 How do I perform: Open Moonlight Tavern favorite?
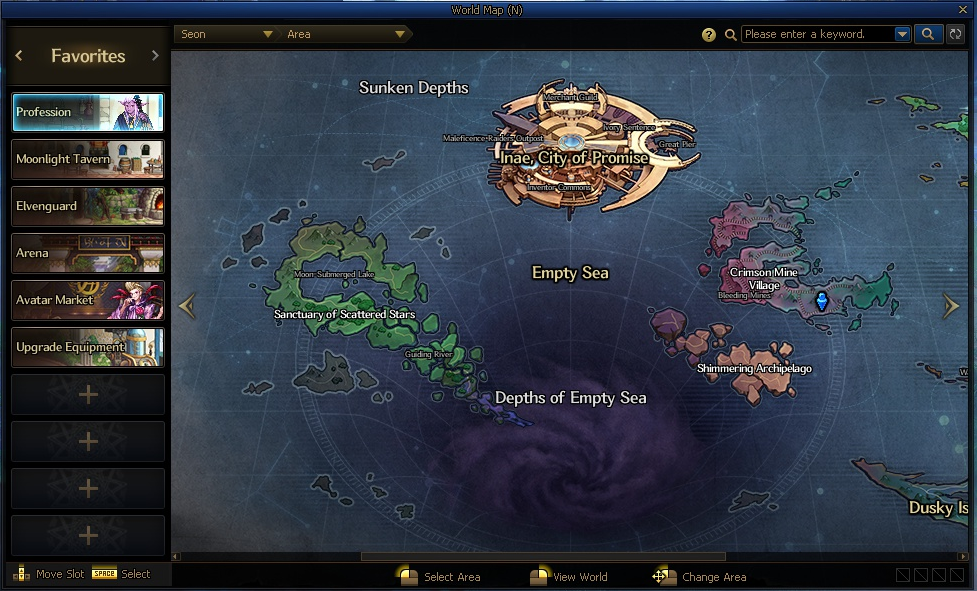point(88,159)
